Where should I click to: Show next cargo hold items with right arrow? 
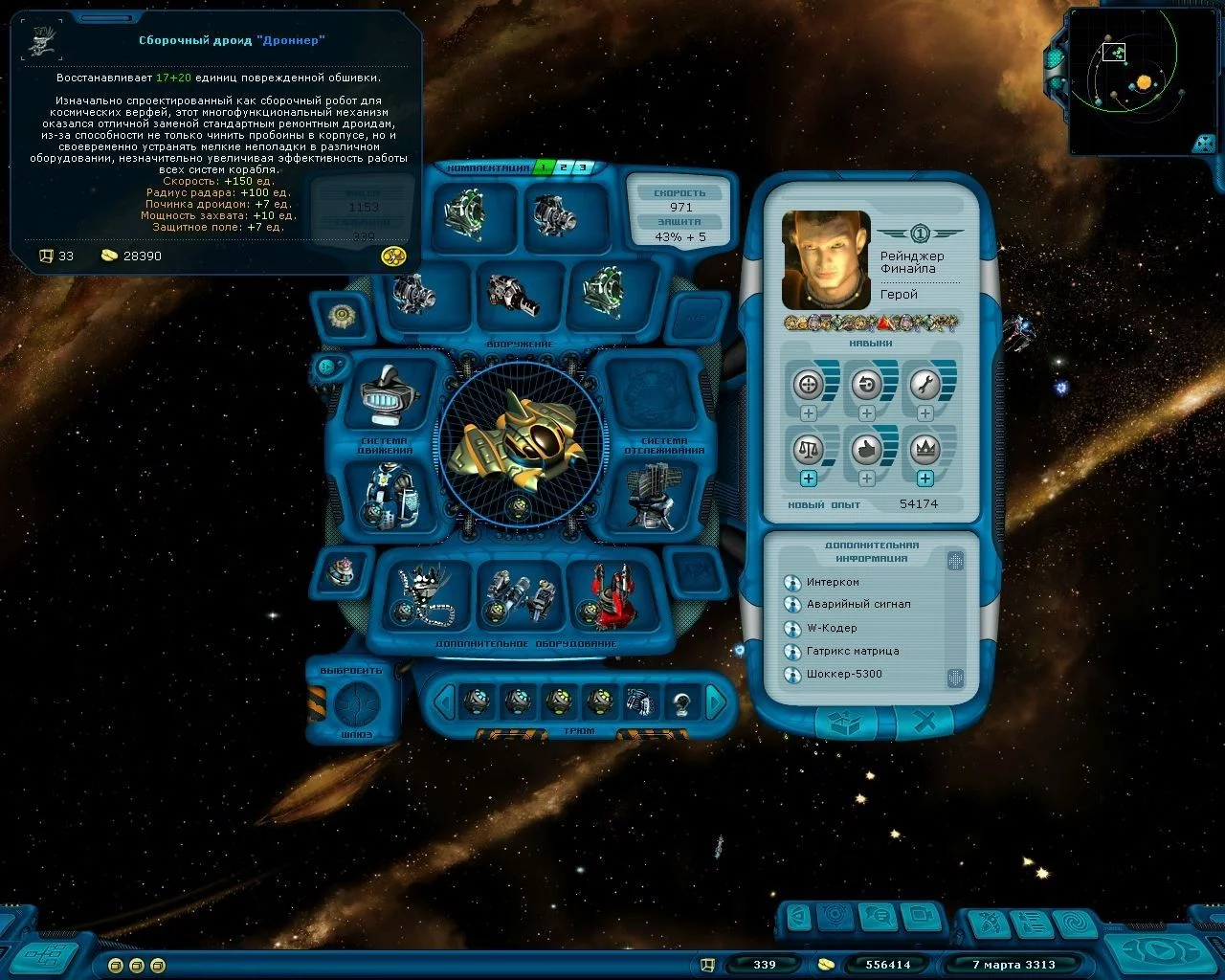click(x=716, y=703)
